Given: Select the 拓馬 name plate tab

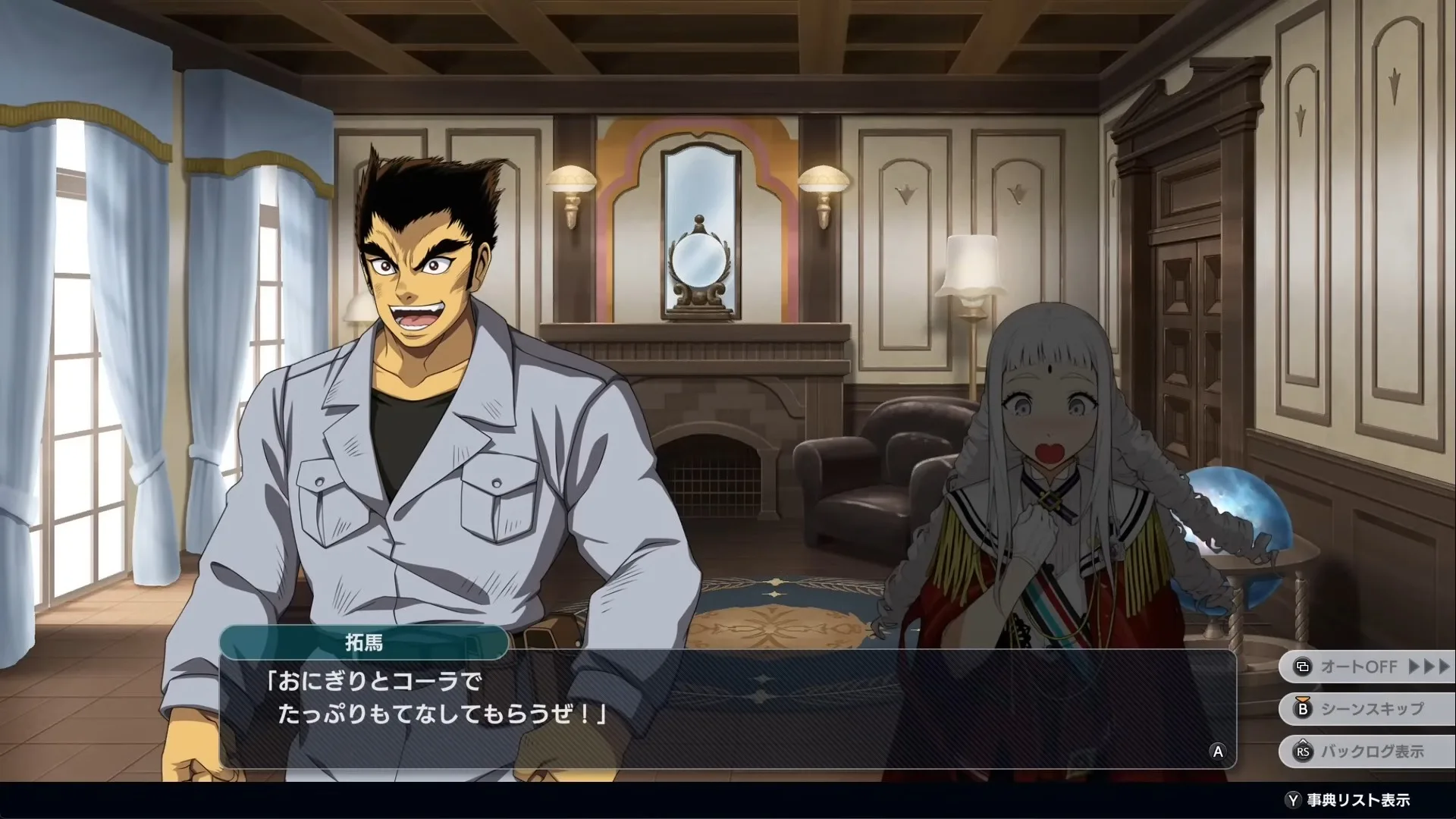Looking at the screenshot, I should point(366,642).
